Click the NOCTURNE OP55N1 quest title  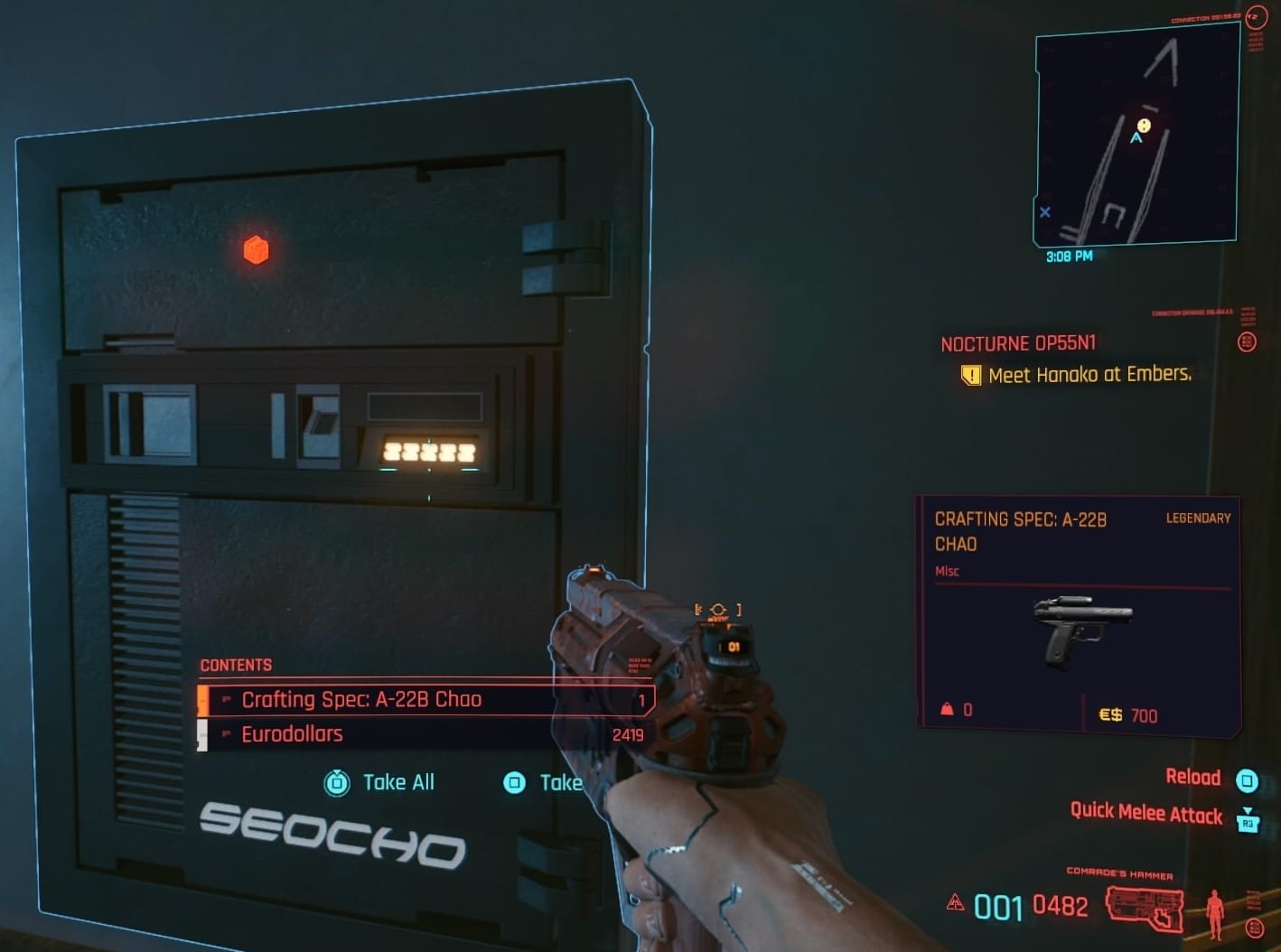tap(1016, 343)
